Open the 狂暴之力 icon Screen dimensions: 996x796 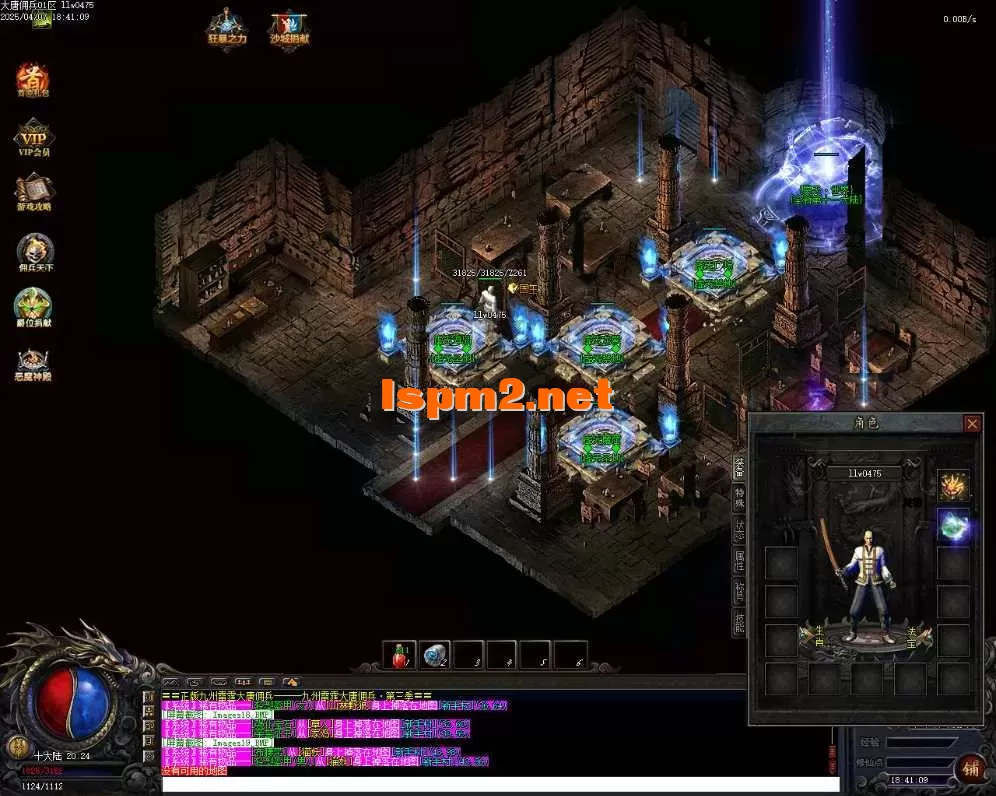225,27
